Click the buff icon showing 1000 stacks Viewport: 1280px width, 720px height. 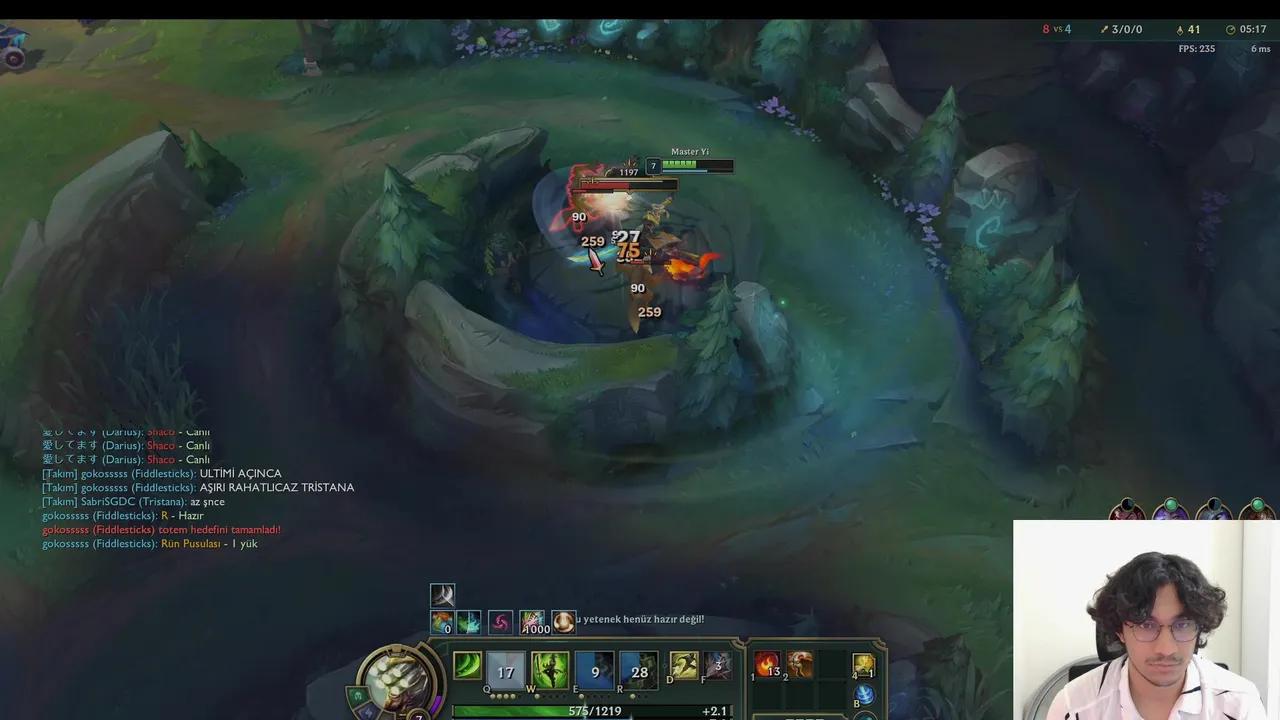533,622
